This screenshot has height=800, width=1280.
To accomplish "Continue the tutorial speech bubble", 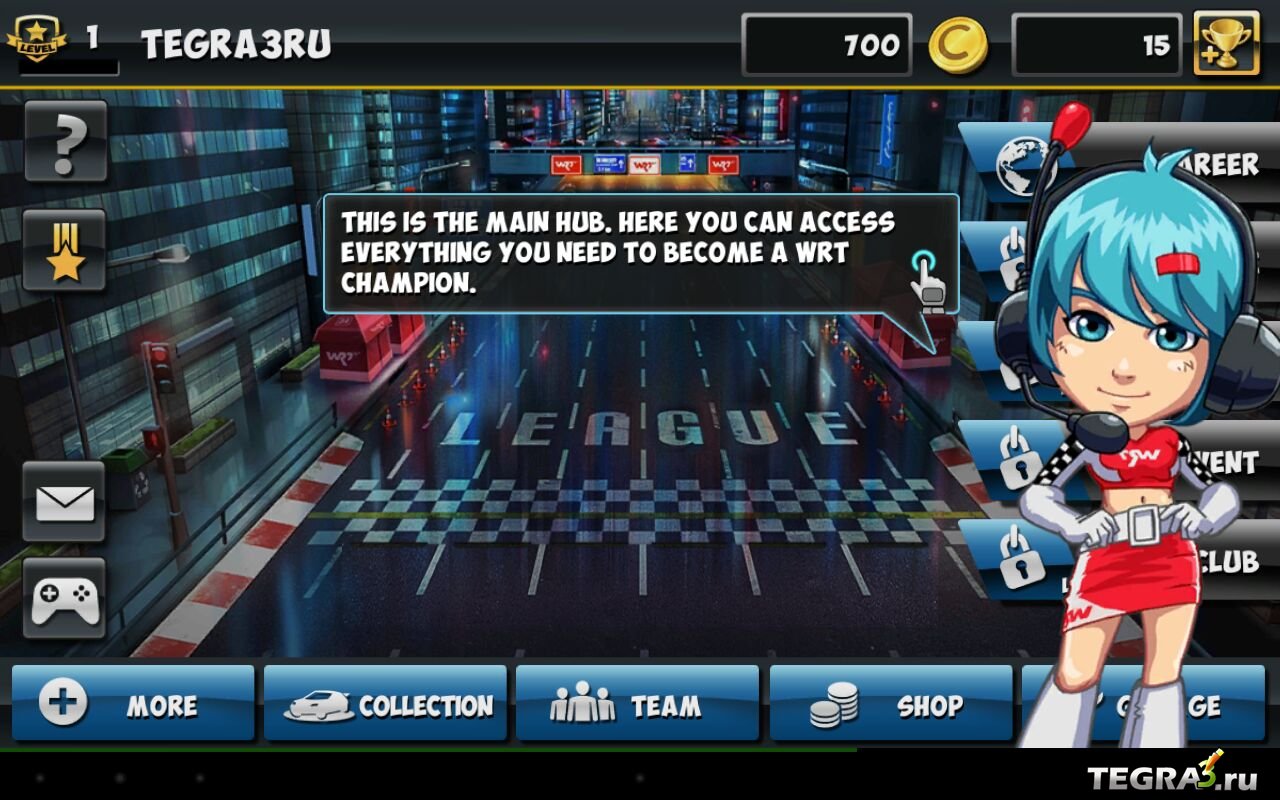I will click(640, 253).
